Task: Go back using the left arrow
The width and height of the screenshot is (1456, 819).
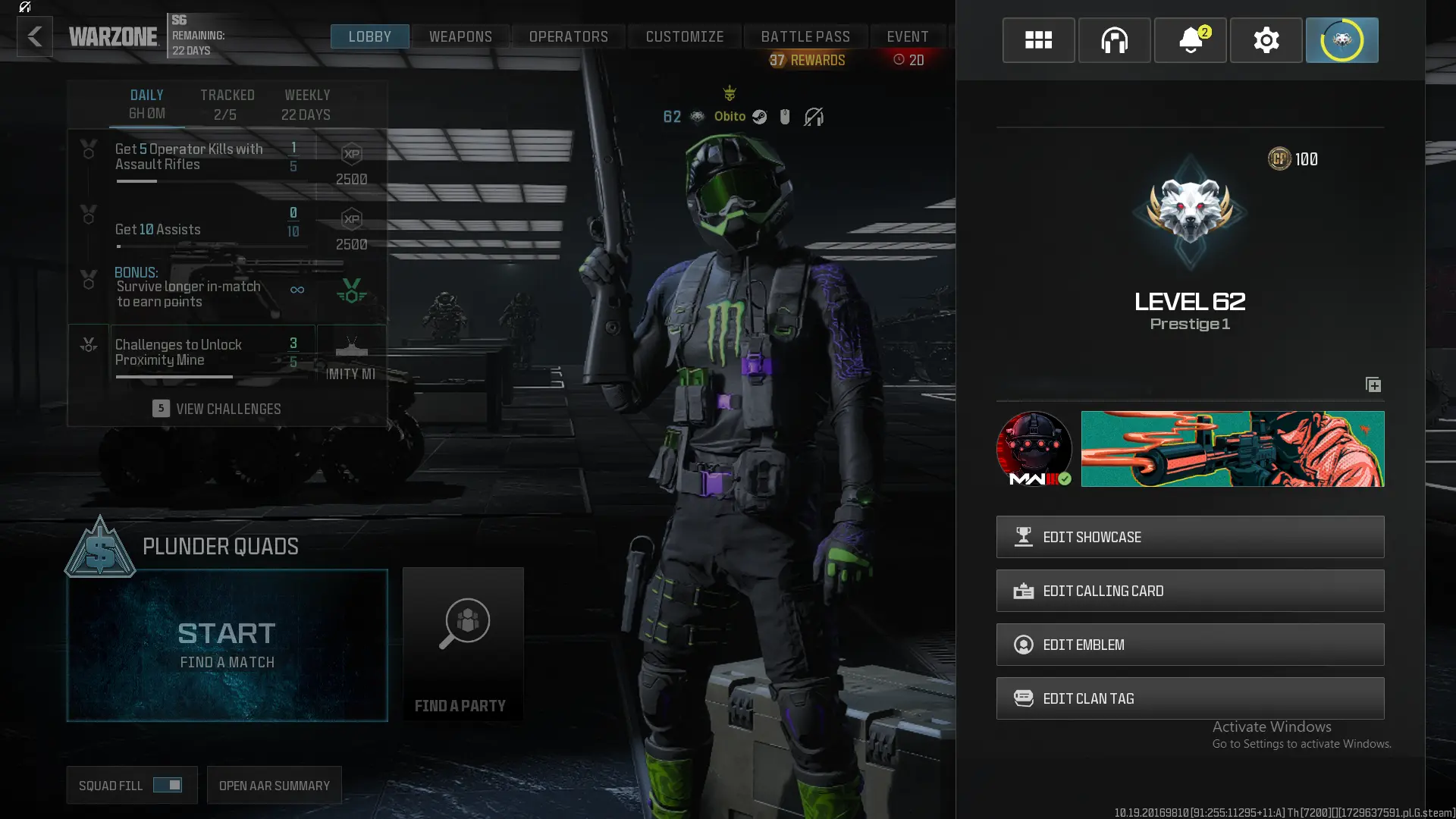Action: click(34, 36)
